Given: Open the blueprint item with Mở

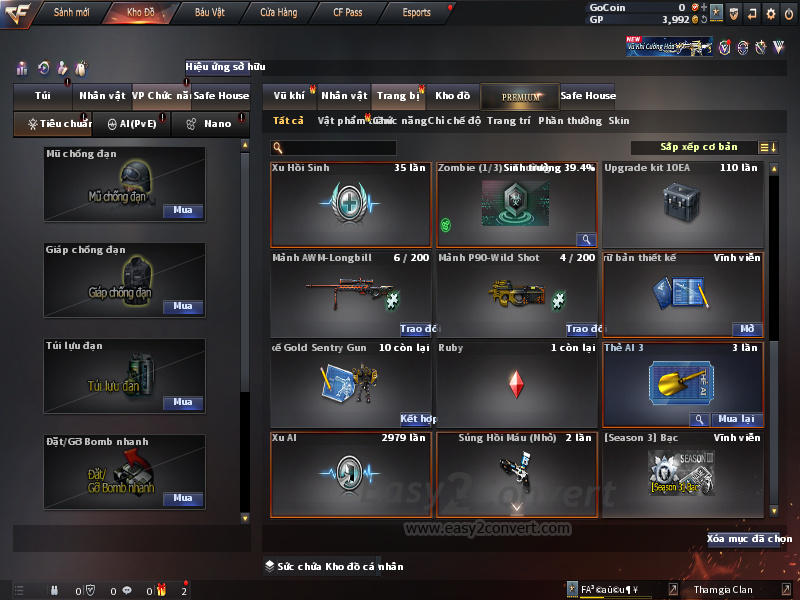Looking at the screenshot, I should (x=747, y=329).
